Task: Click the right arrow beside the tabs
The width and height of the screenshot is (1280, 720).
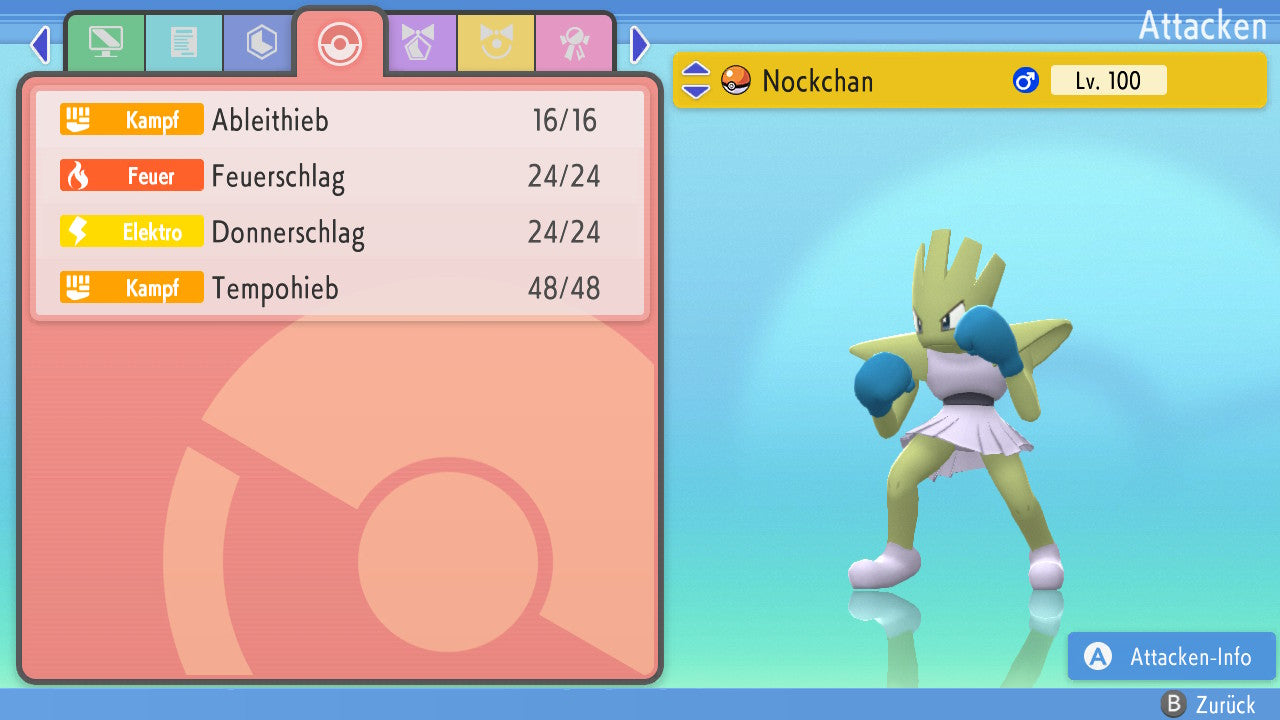Action: pos(640,44)
